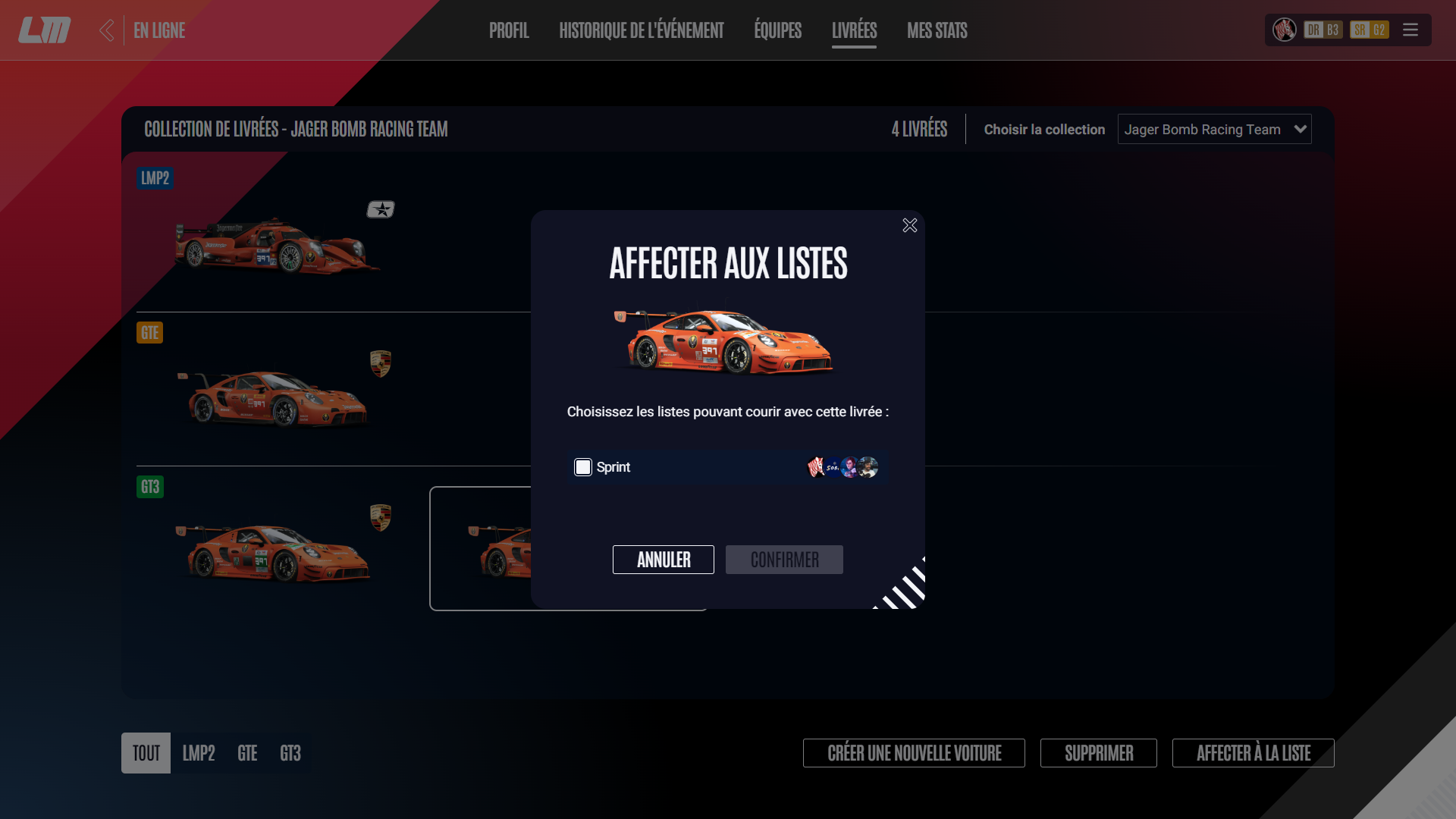Open Mes Stats page
The height and width of the screenshot is (819, 1456).
[x=937, y=30]
